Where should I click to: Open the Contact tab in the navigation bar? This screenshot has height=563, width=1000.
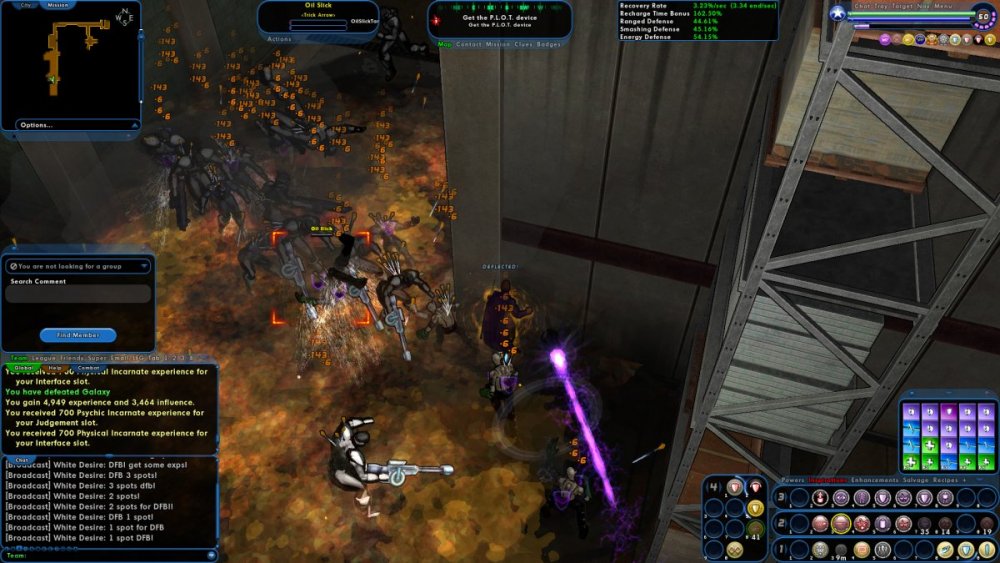468,44
